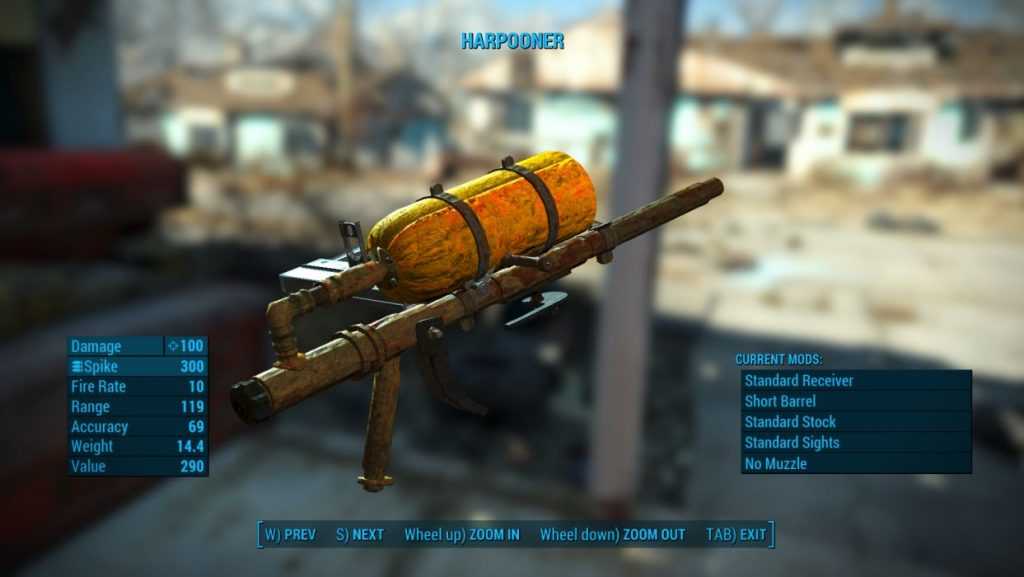Show the next item with NEXT

point(360,535)
